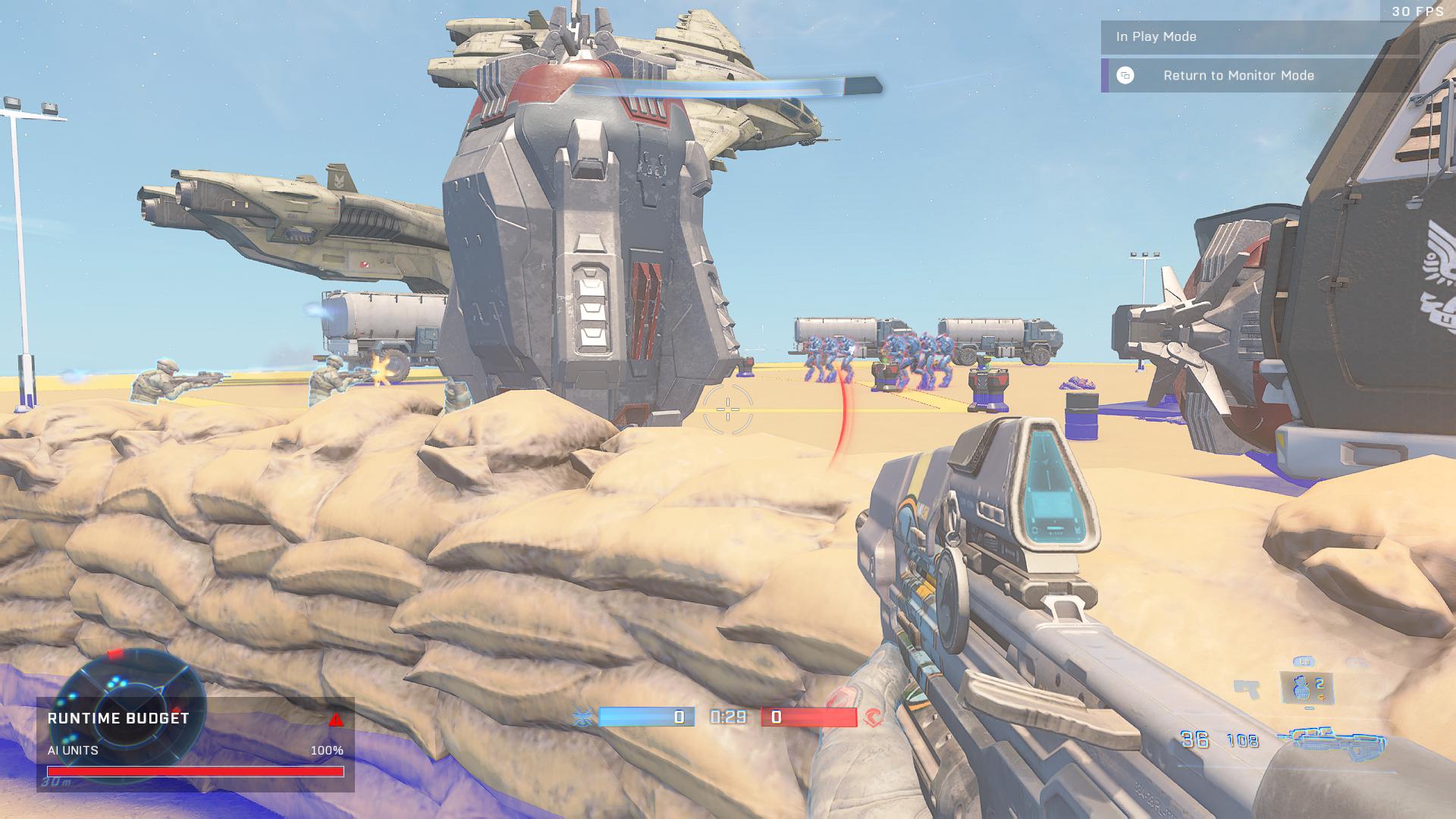The height and width of the screenshot is (819, 1456).
Task: Switch to the secondary pistol icon
Action: coord(1246,689)
